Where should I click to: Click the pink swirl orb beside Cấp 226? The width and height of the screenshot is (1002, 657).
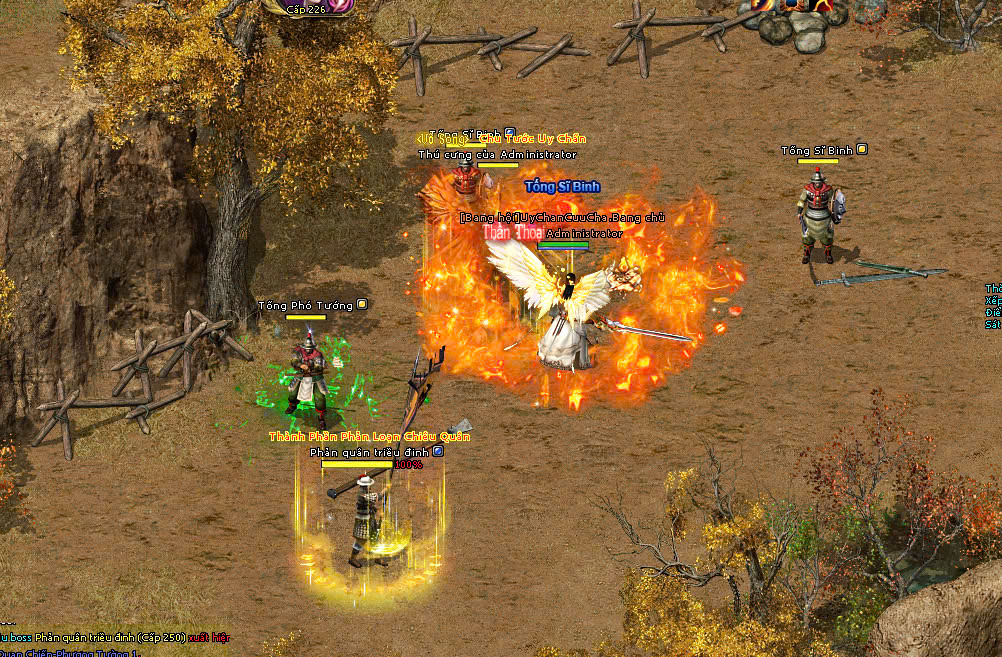click(x=343, y=5)
